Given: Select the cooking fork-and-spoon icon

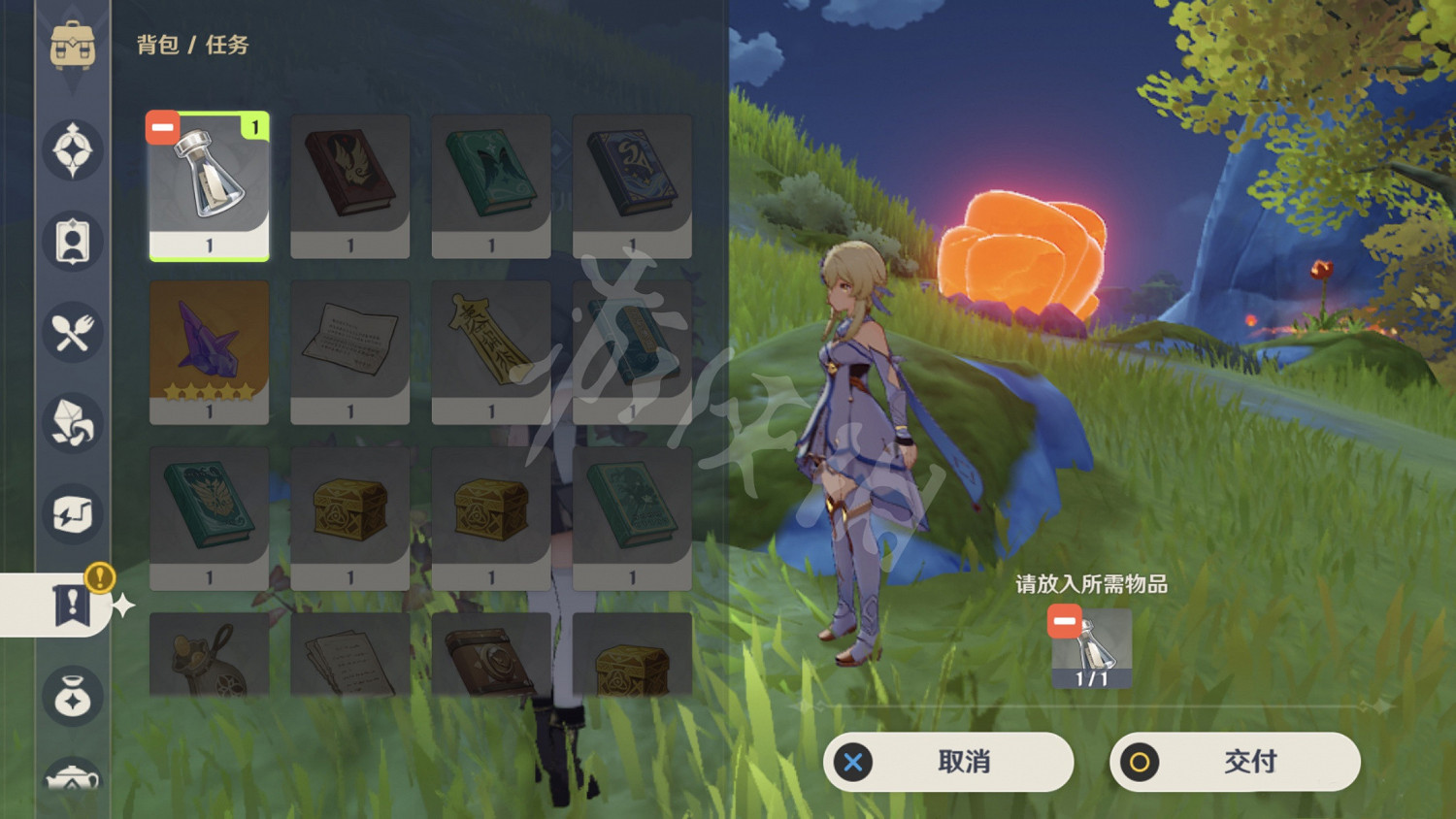Looking at the screenshot, I should pos(73,332).
